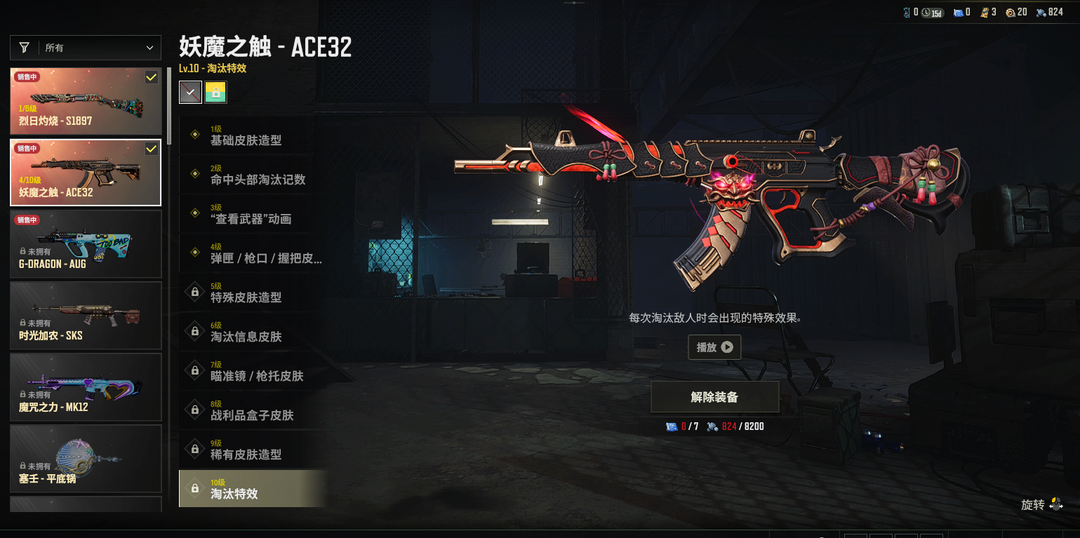Viewport: 1080px width, 538px height.
Task: View locked level 8 战利品盒子皮肤
Action: (x=252, y=410)
